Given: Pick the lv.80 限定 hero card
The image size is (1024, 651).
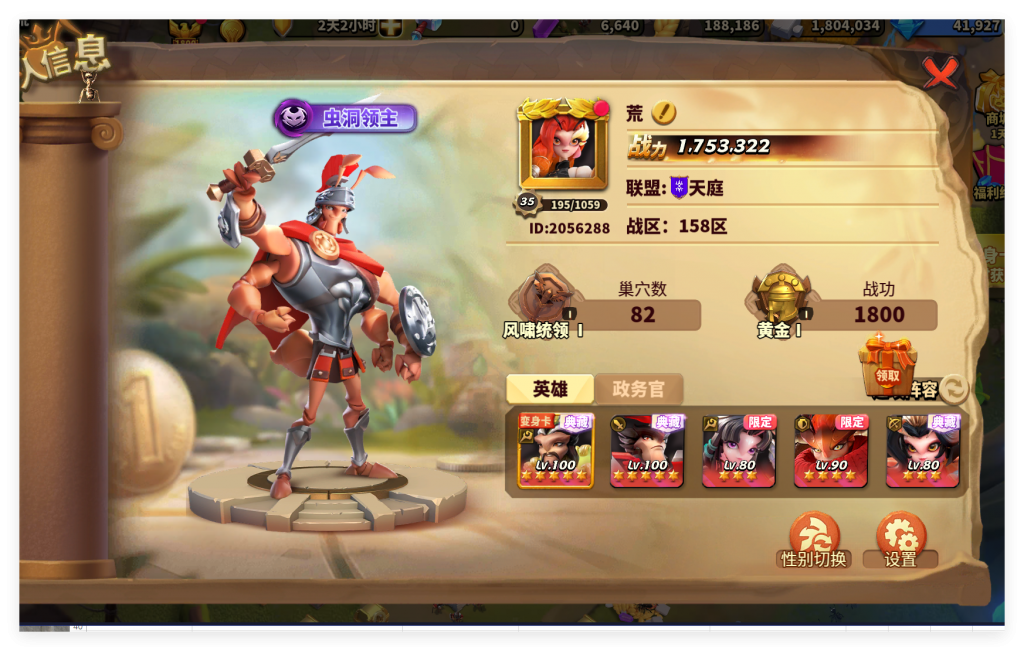Looking at the screenshot, I should tap(739, 450).
